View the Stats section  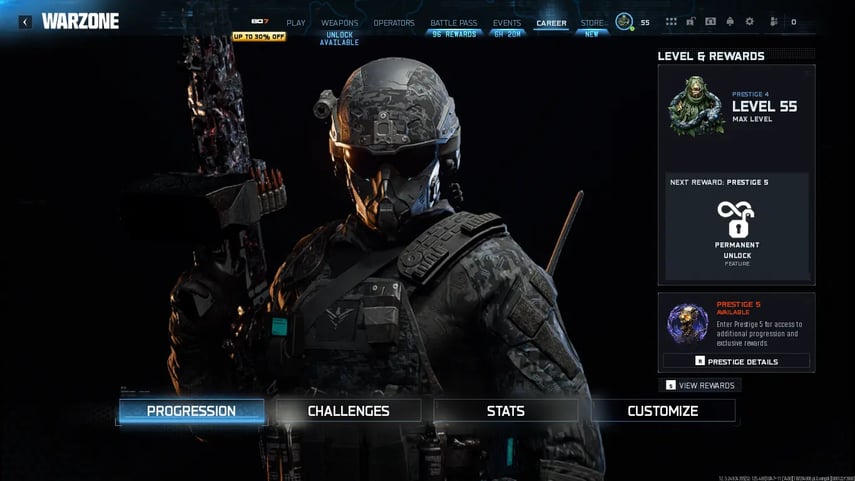coord(505,411)
